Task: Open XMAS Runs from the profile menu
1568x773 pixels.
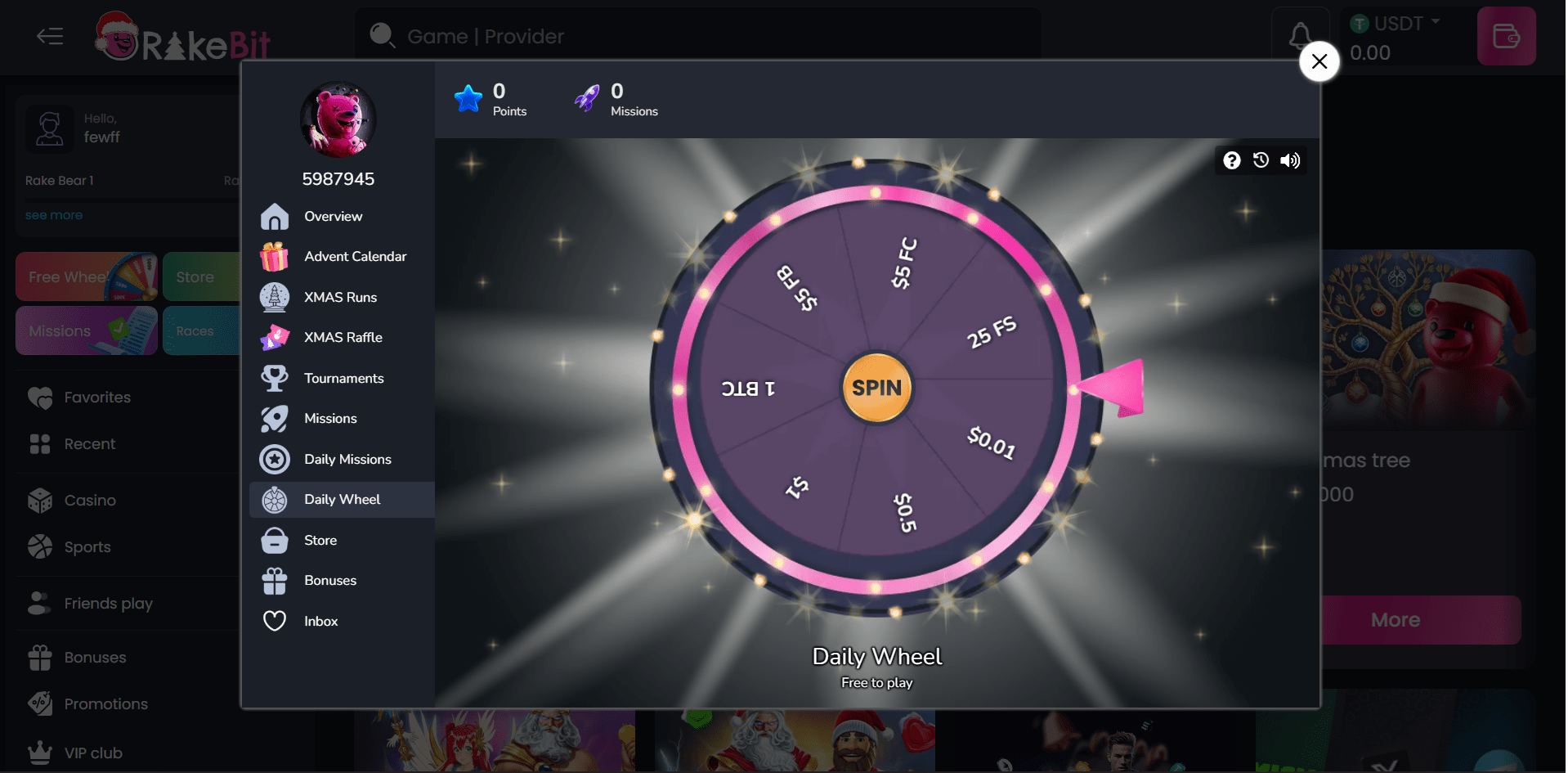Action: [340, 297]
